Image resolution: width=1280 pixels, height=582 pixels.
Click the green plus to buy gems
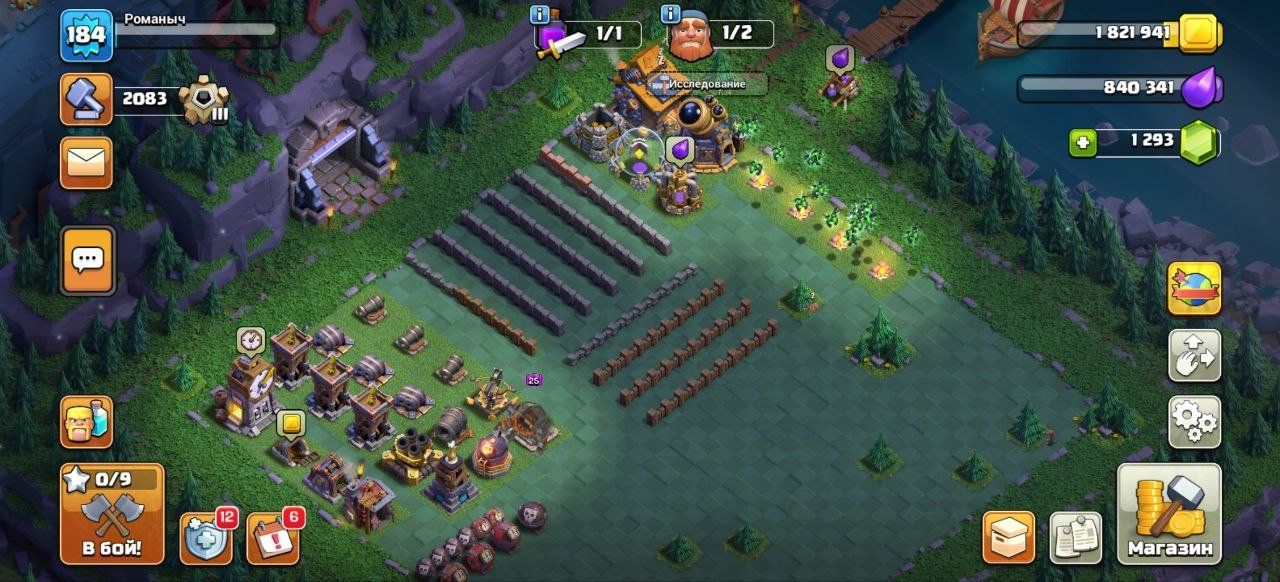coord(1083,143)
